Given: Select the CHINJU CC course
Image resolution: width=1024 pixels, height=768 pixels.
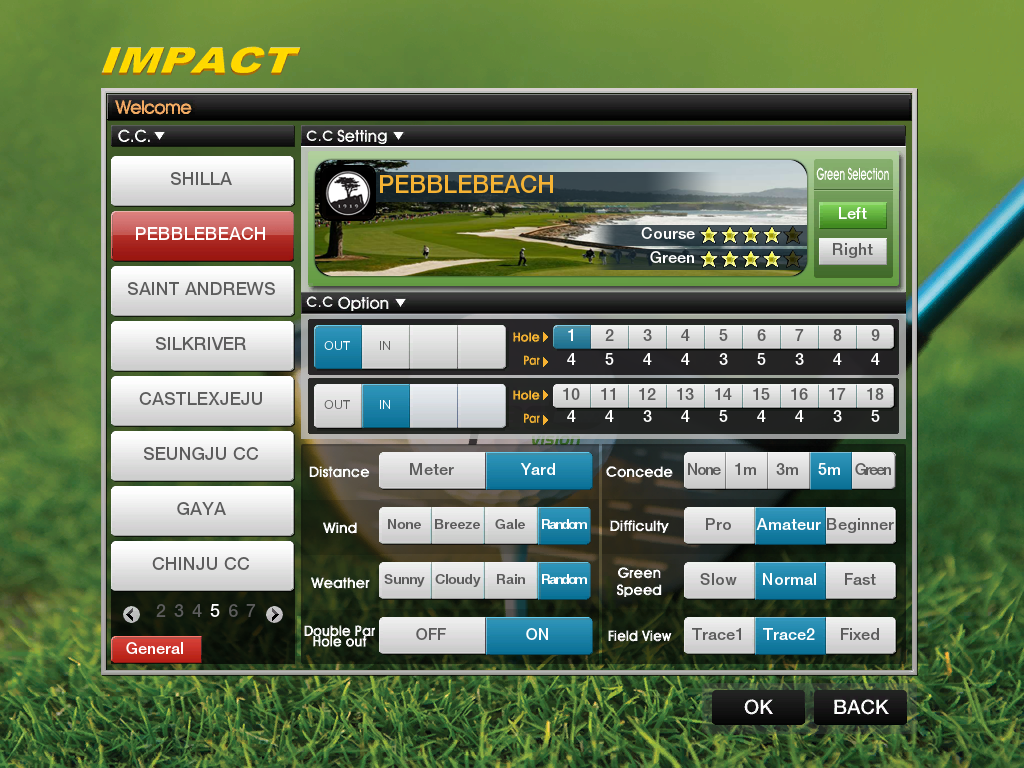Looking at the screenshot, I should click(201, 565).
